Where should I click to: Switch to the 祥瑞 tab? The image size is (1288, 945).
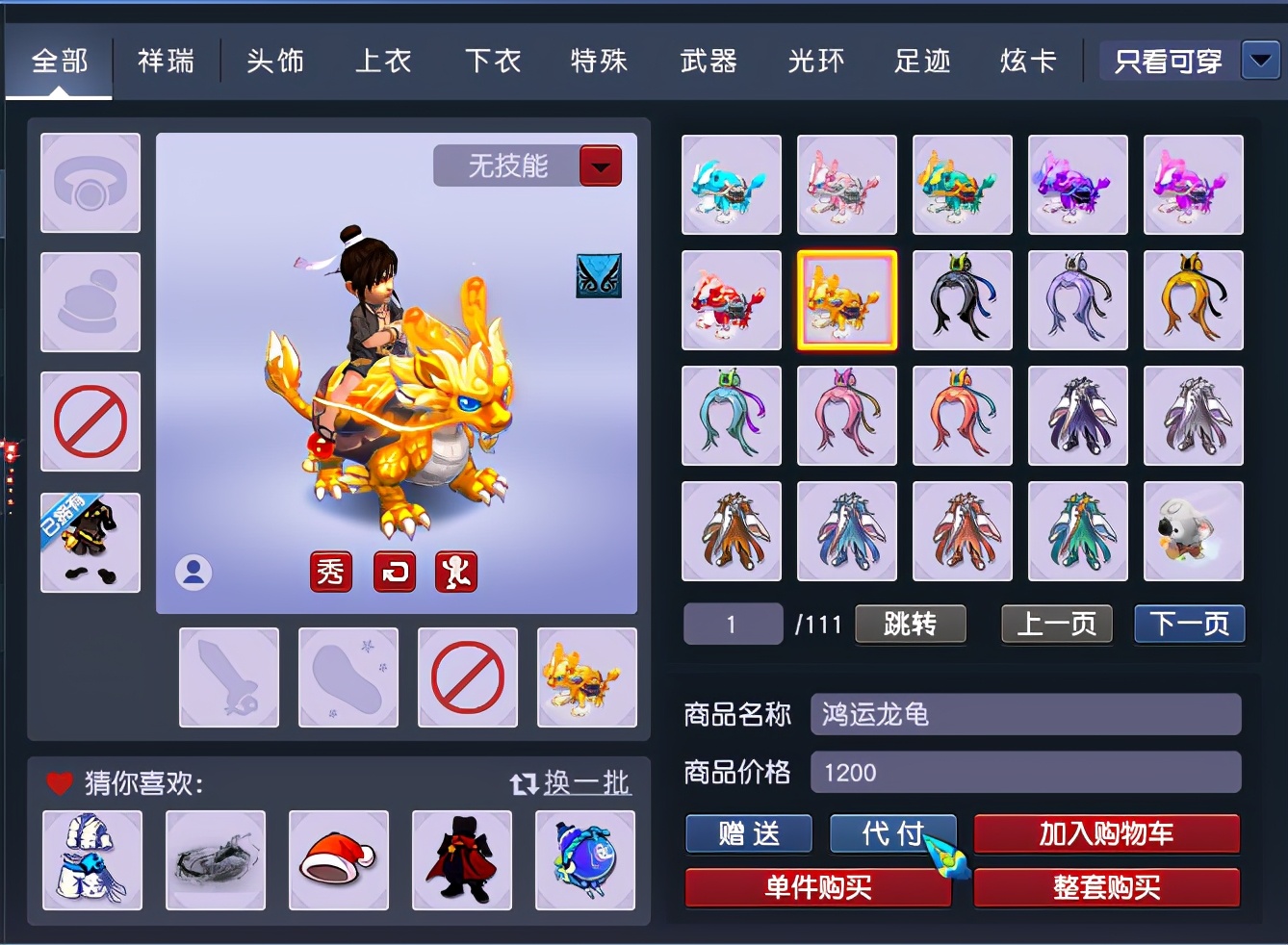click(x=166, y=61)
